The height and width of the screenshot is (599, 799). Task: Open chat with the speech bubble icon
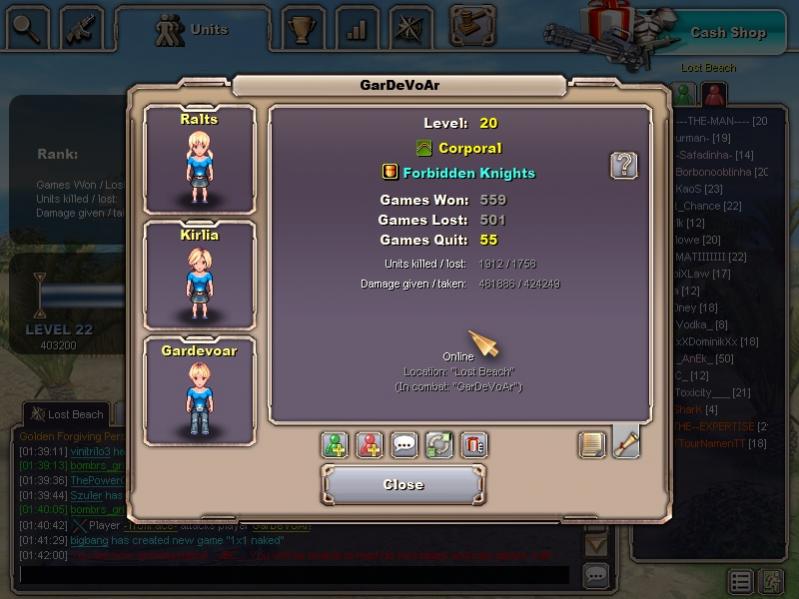[405, 445]
